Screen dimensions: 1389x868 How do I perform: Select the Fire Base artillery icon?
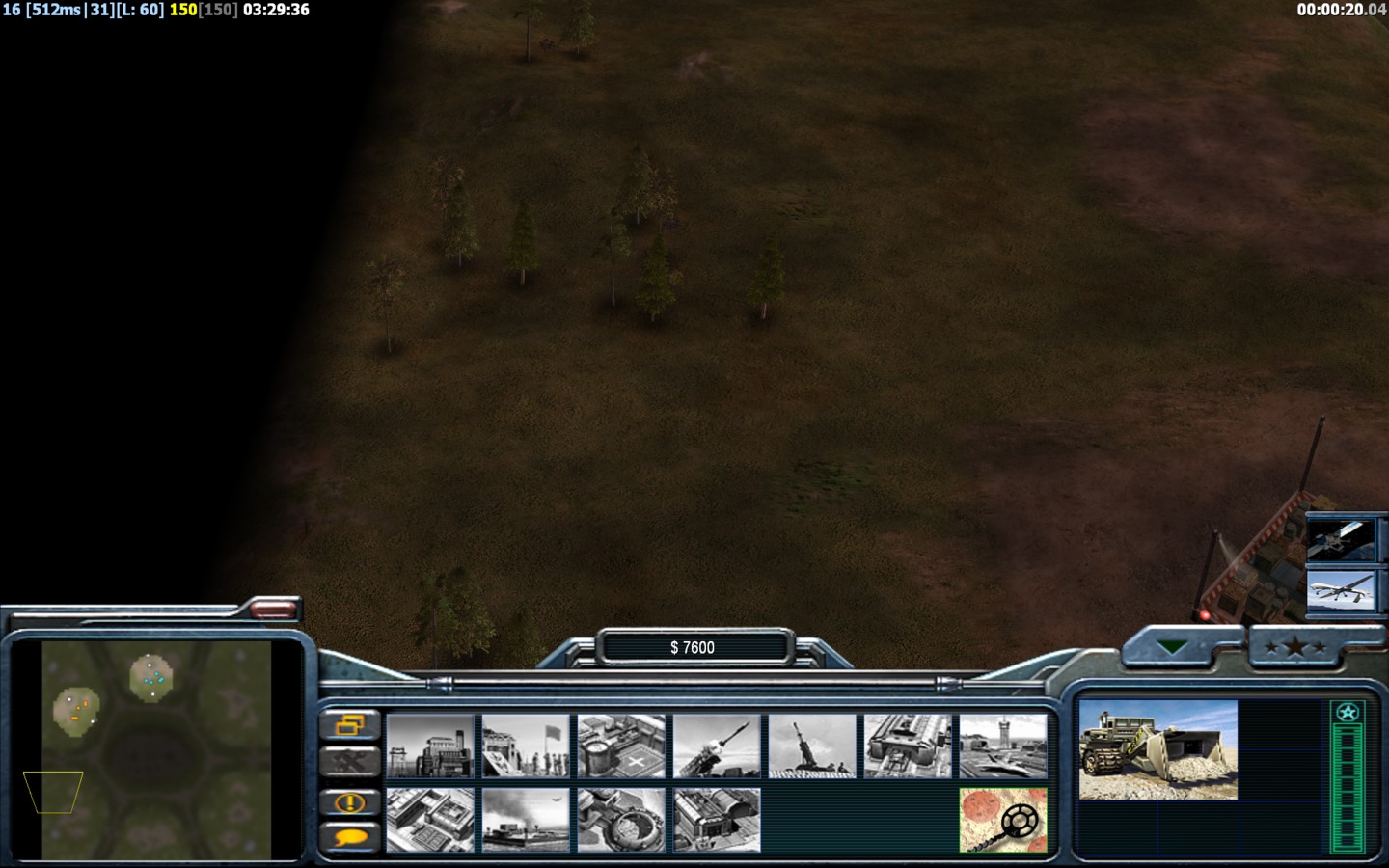[x=812, y=746]
